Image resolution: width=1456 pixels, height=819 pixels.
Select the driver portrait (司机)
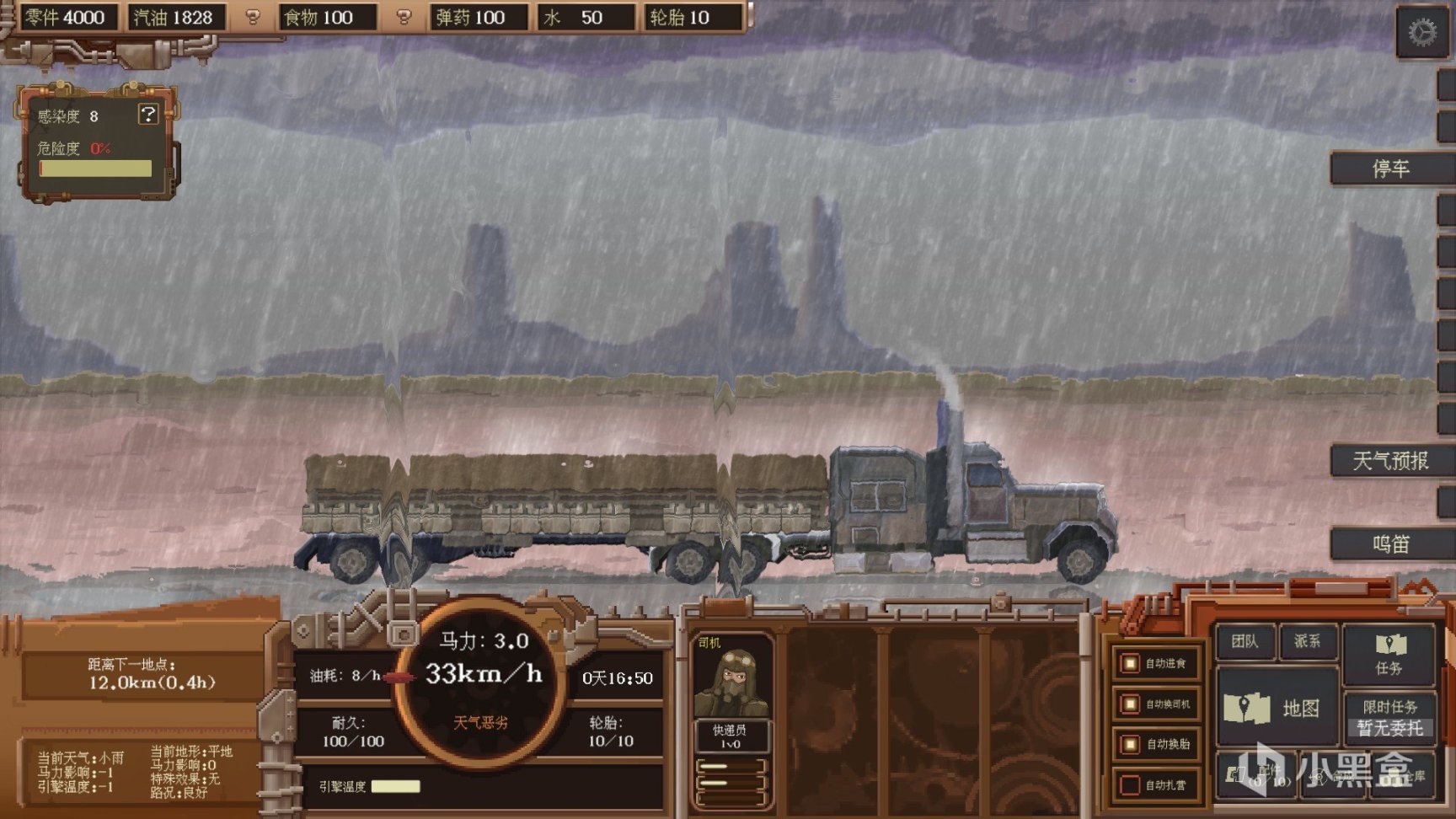[731, 682]
